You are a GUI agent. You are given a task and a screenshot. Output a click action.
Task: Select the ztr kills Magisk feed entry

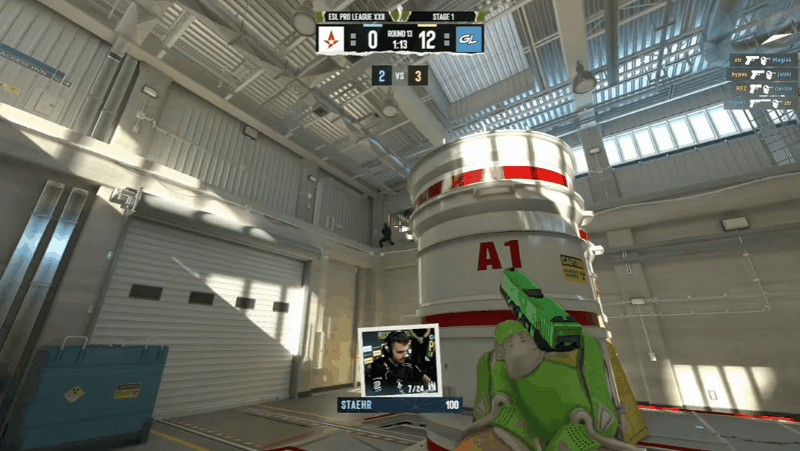tap(762, 60)
